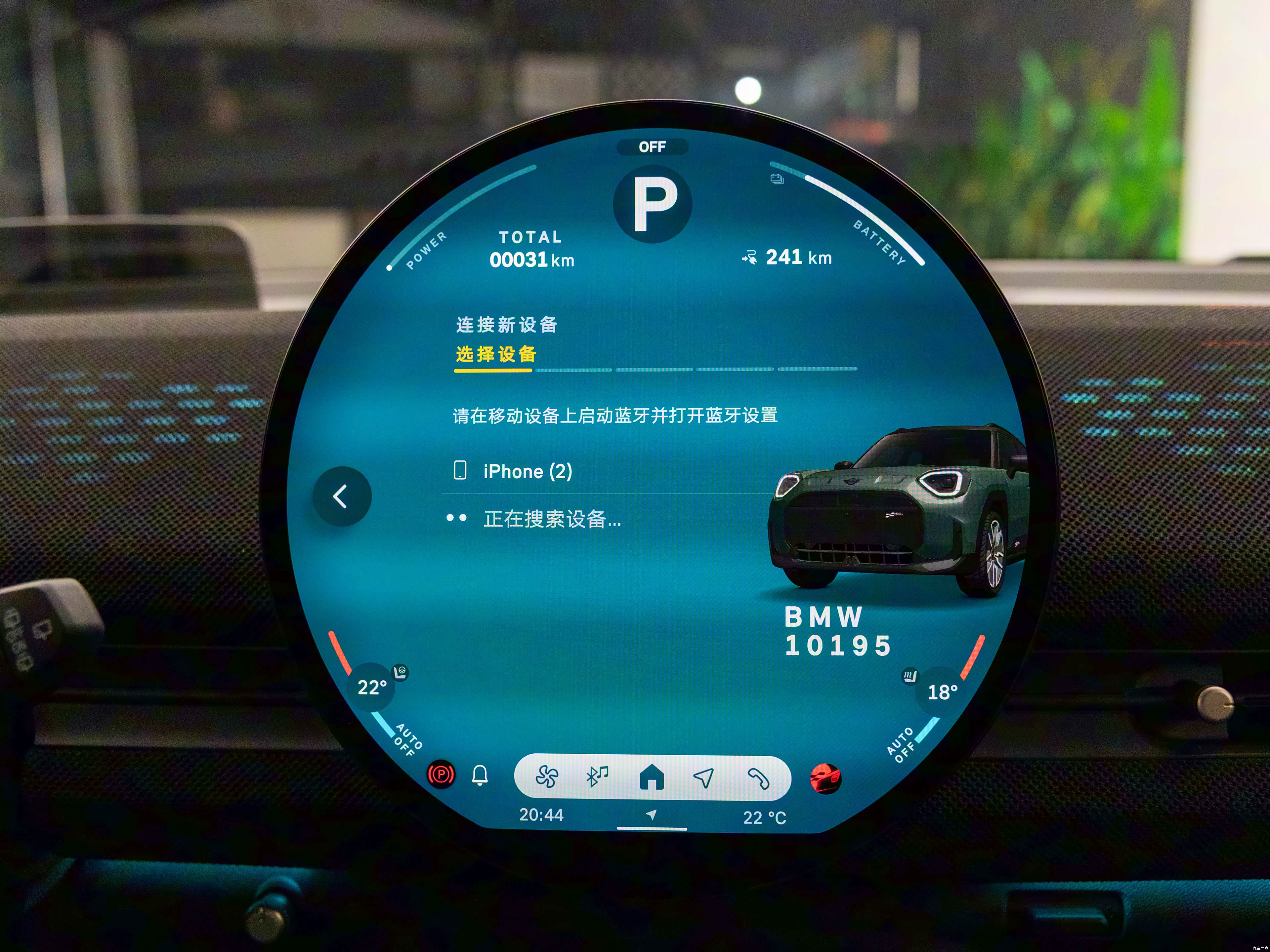The height and width of the screenshot is (952, 1270).
Task: Open the Bluetooth media icon
Action: click(x=597, y=777)
